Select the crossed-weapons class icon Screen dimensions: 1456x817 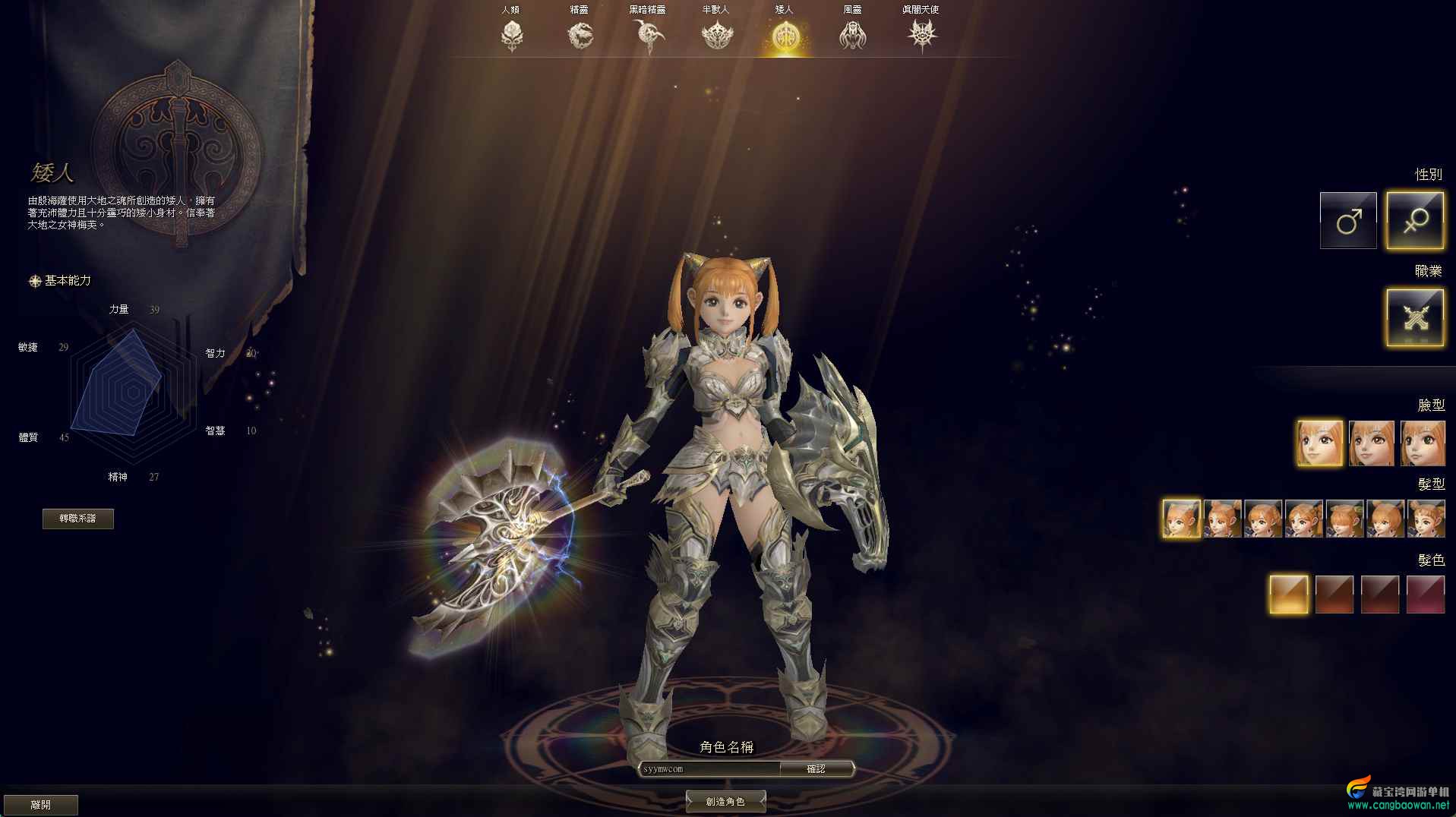(x=1415, y=317)
